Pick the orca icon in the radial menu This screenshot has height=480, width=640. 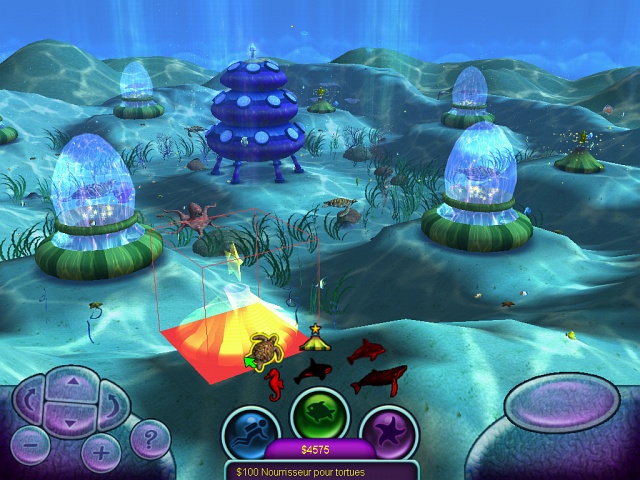click(x=312, y=372)
